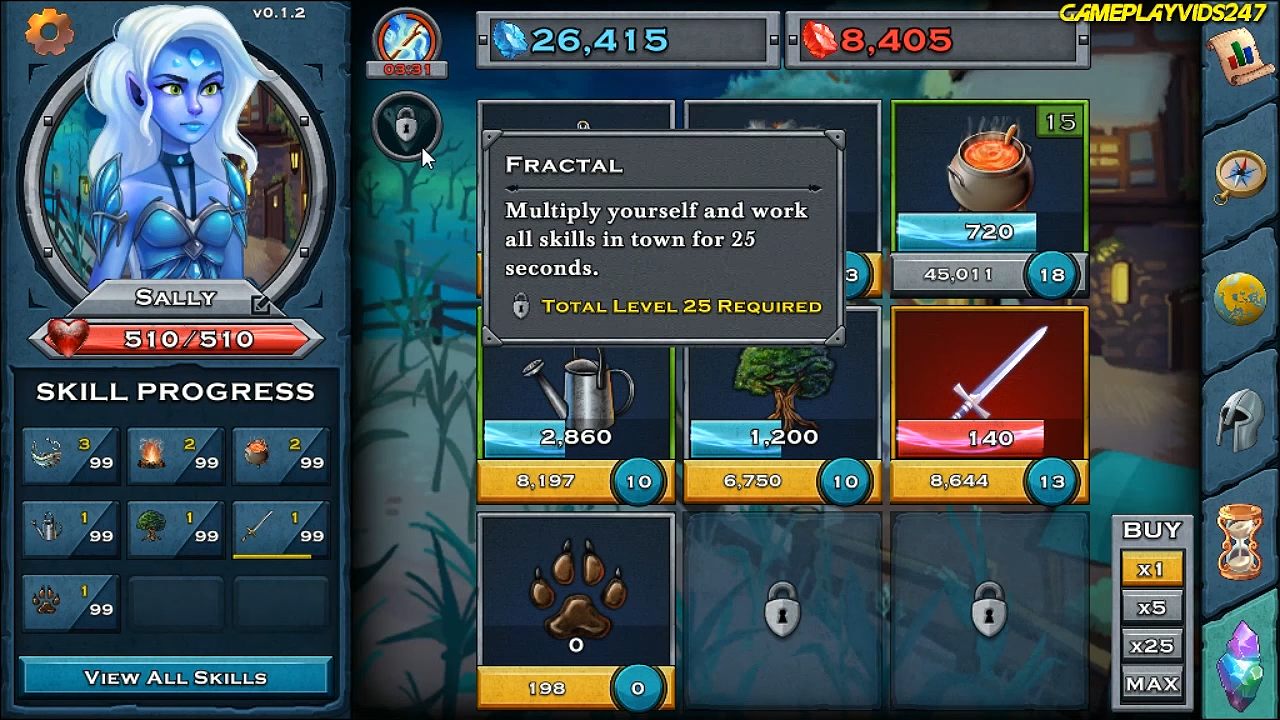Image resolution: width=1280 pixels, height=720 pixels.
Task: Click the helmet equipment panel
Action: tap(1240, 420)
